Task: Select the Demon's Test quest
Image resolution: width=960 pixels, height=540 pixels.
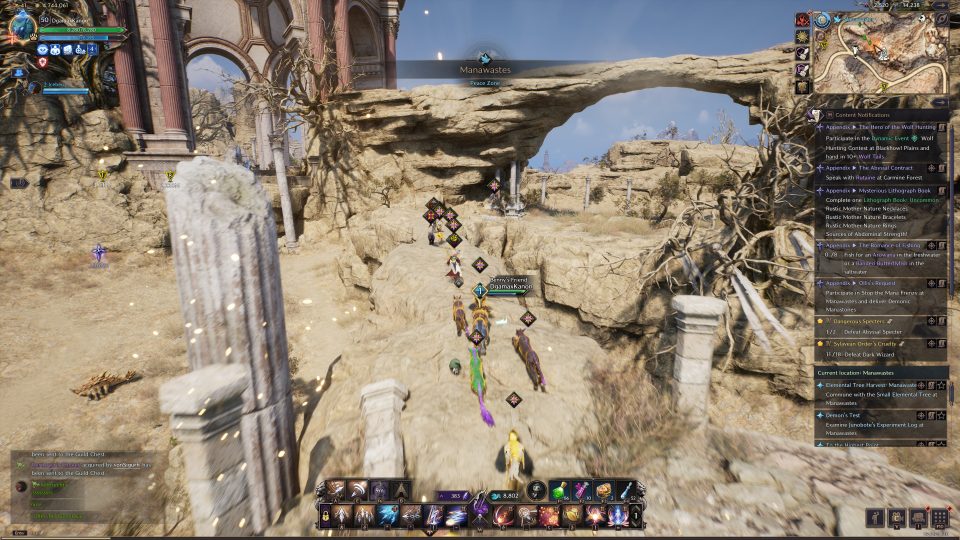Action: [852, 414]
